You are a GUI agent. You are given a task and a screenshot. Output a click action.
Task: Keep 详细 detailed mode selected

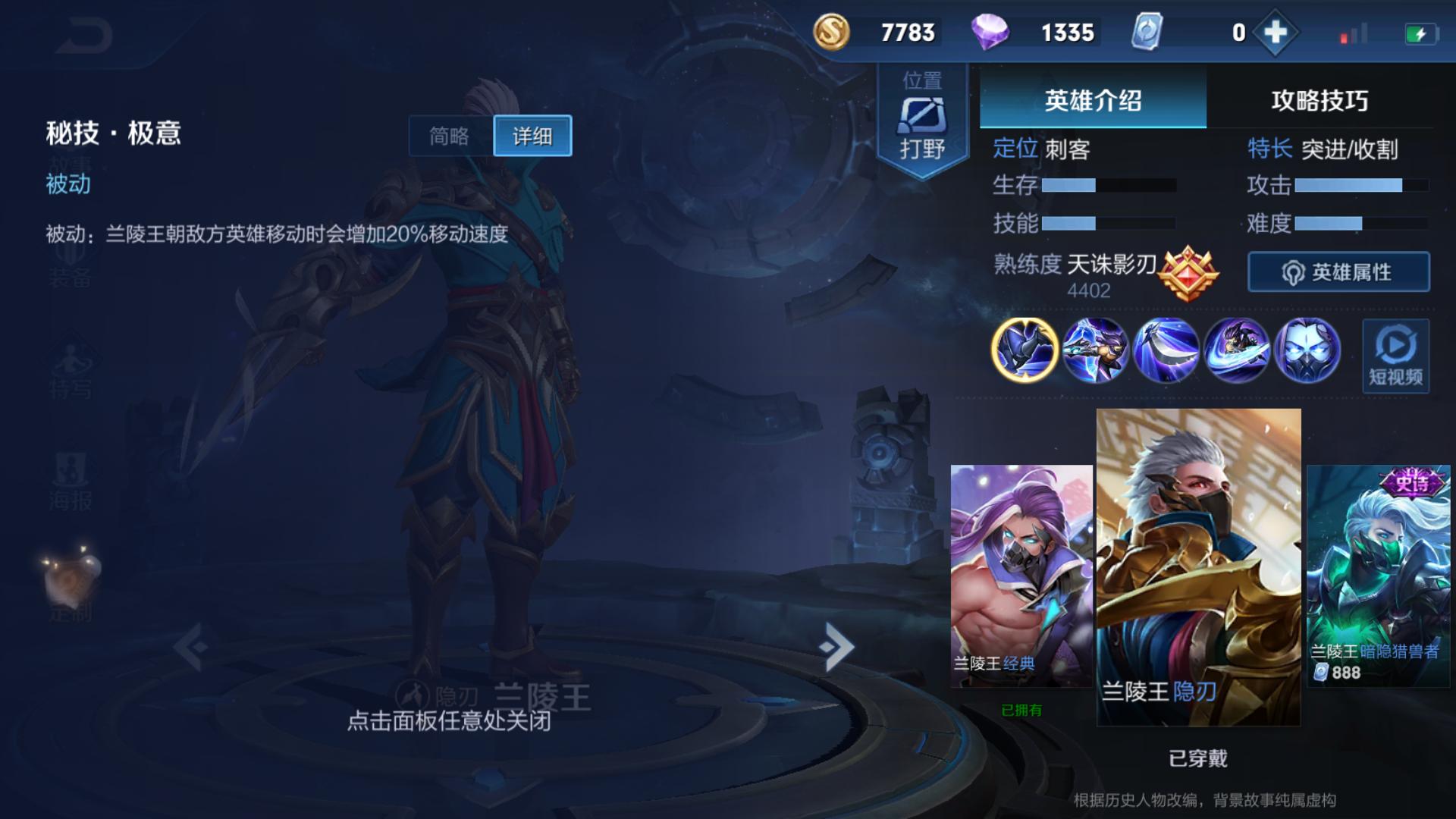click(x=531, y=135)
